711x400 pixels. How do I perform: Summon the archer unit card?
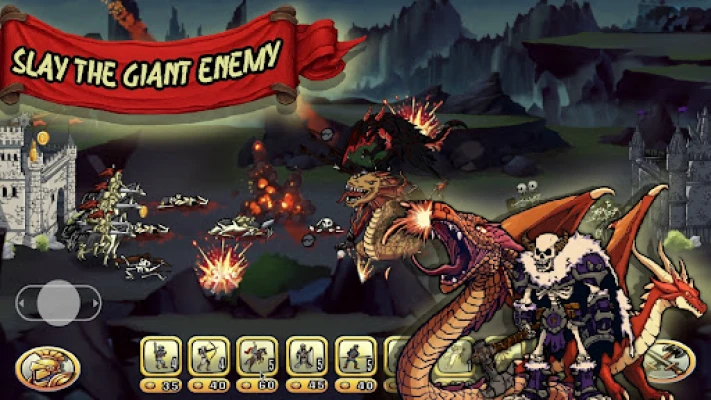coord(209,356)
